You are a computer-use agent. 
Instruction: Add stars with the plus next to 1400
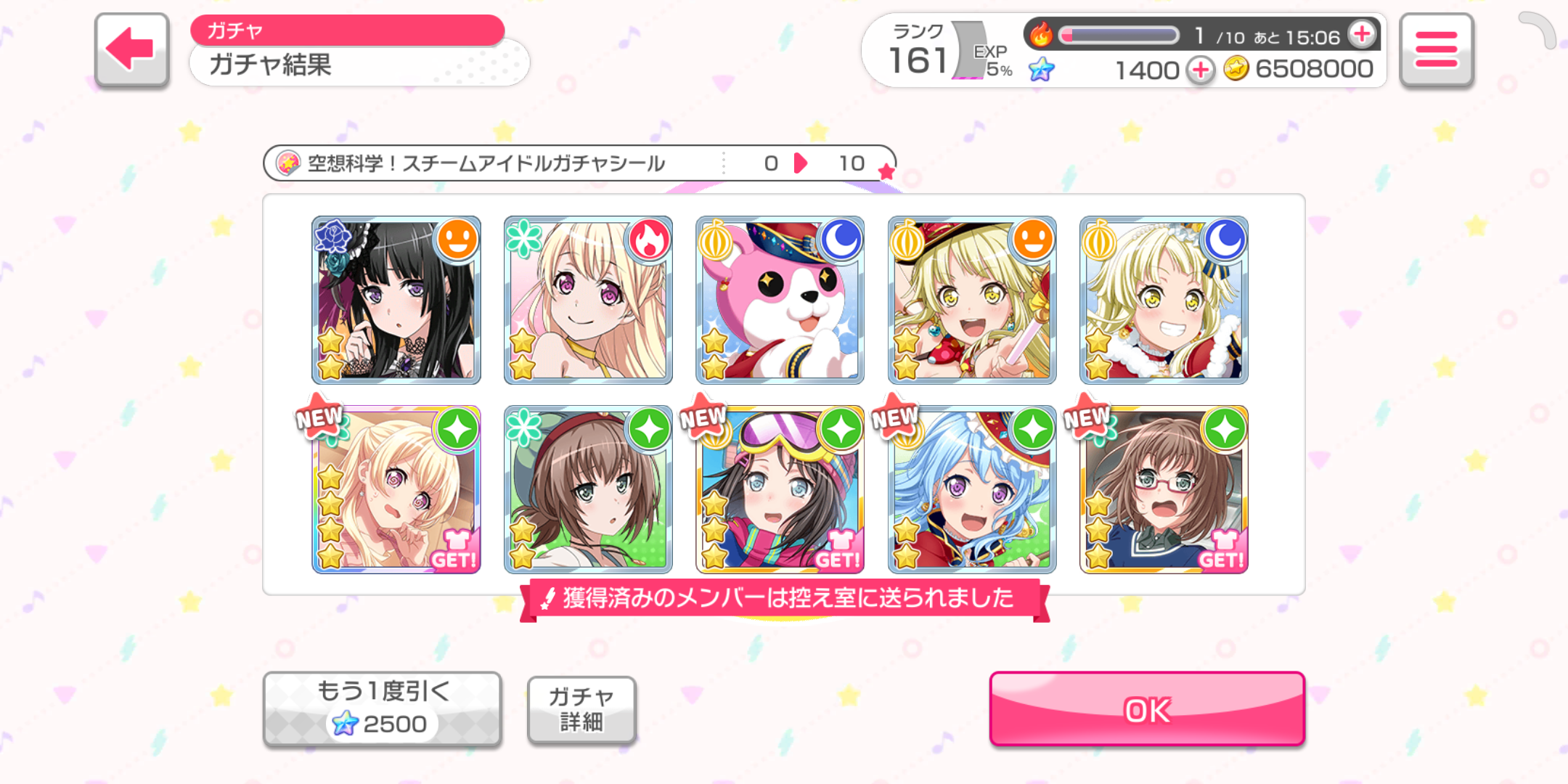[x=1201, y=70]
